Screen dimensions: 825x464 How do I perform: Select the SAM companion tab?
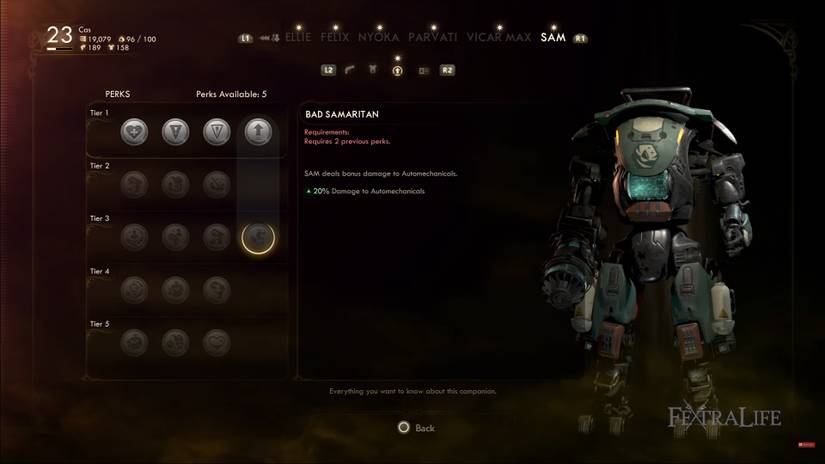[x=553, y=38]
